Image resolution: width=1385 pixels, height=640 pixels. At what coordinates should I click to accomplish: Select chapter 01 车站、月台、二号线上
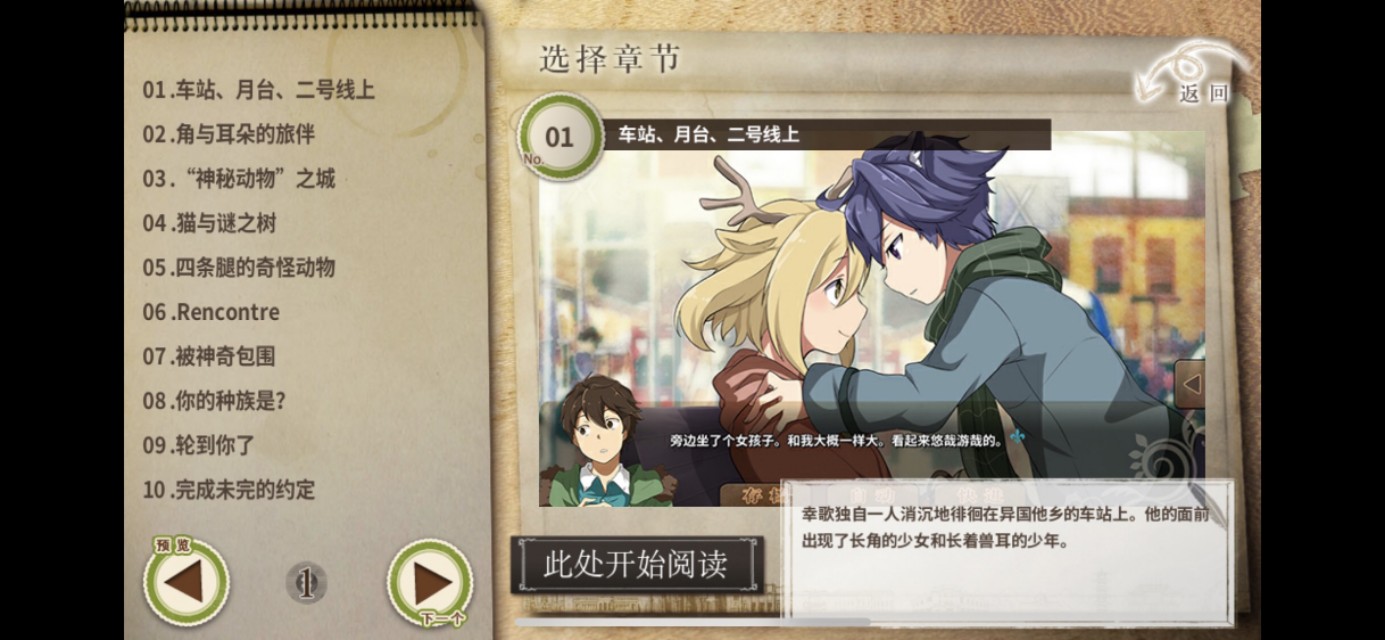pos(258,90)
